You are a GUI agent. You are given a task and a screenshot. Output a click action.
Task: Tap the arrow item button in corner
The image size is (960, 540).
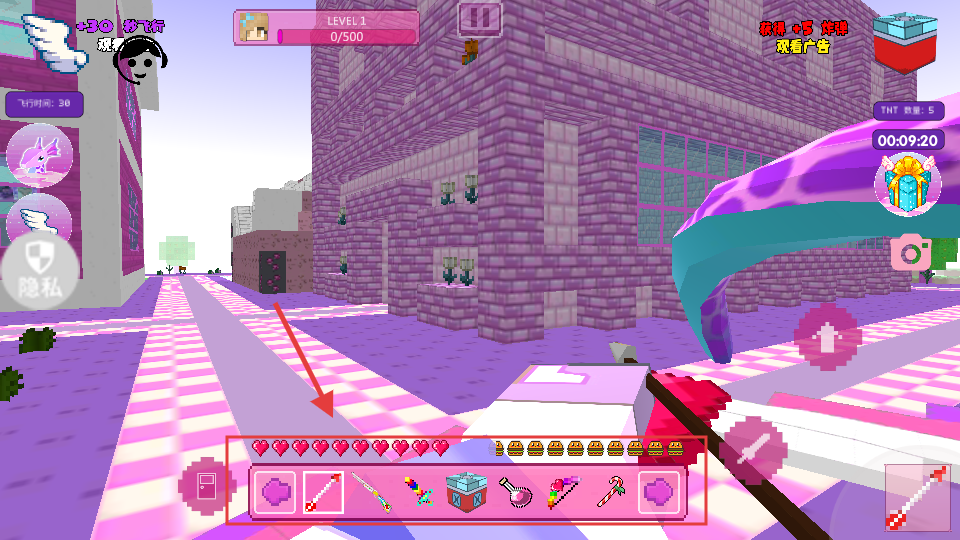[917, 497]
